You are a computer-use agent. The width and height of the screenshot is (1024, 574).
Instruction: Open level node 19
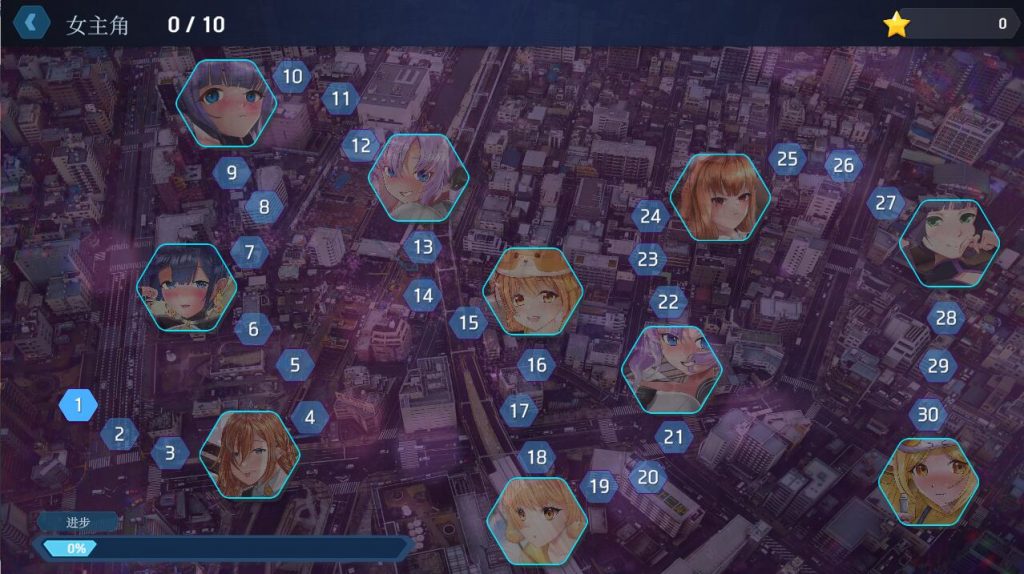click(599, 487)
